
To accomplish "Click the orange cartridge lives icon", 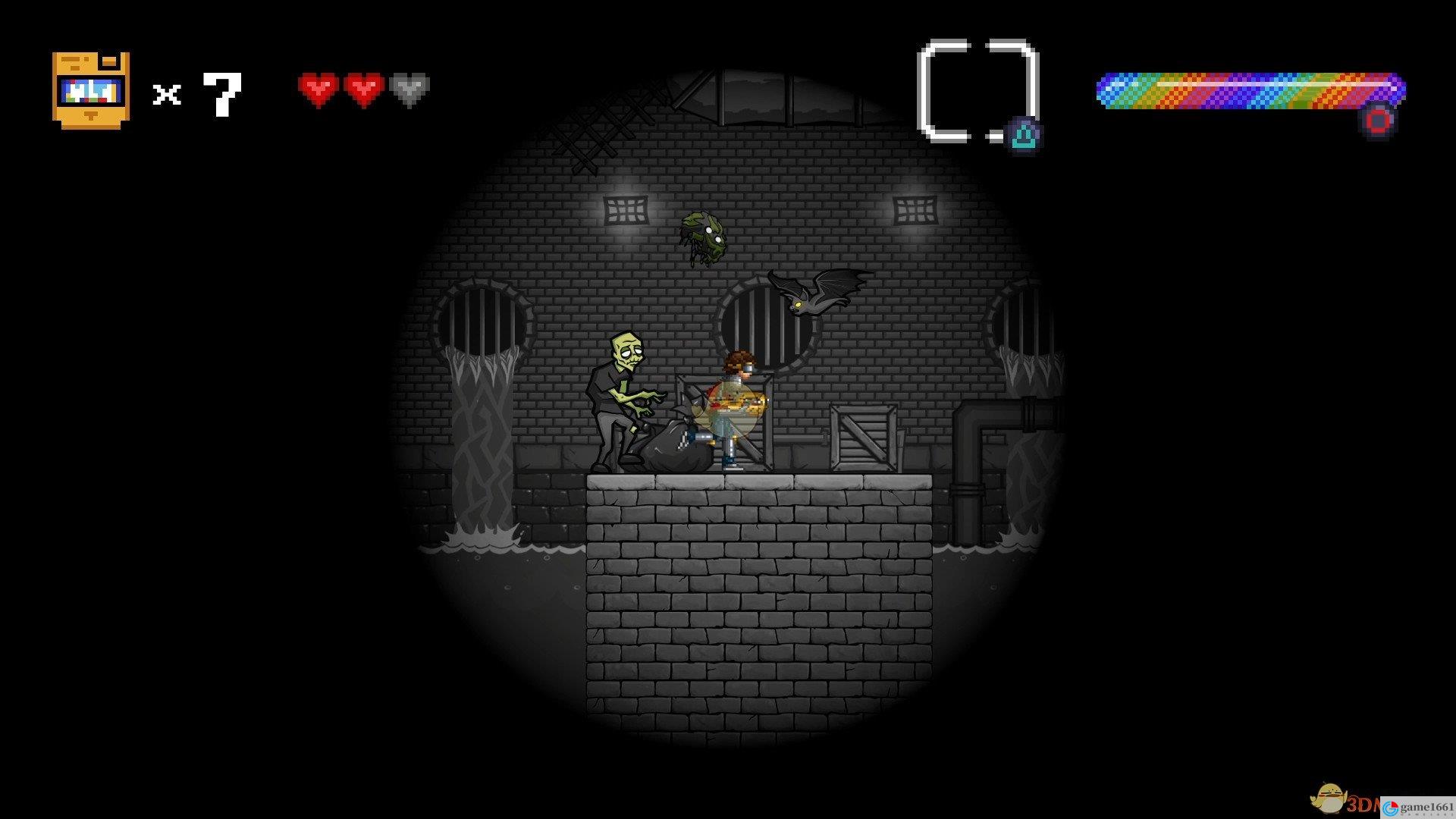I will click(x=91, y=90).
